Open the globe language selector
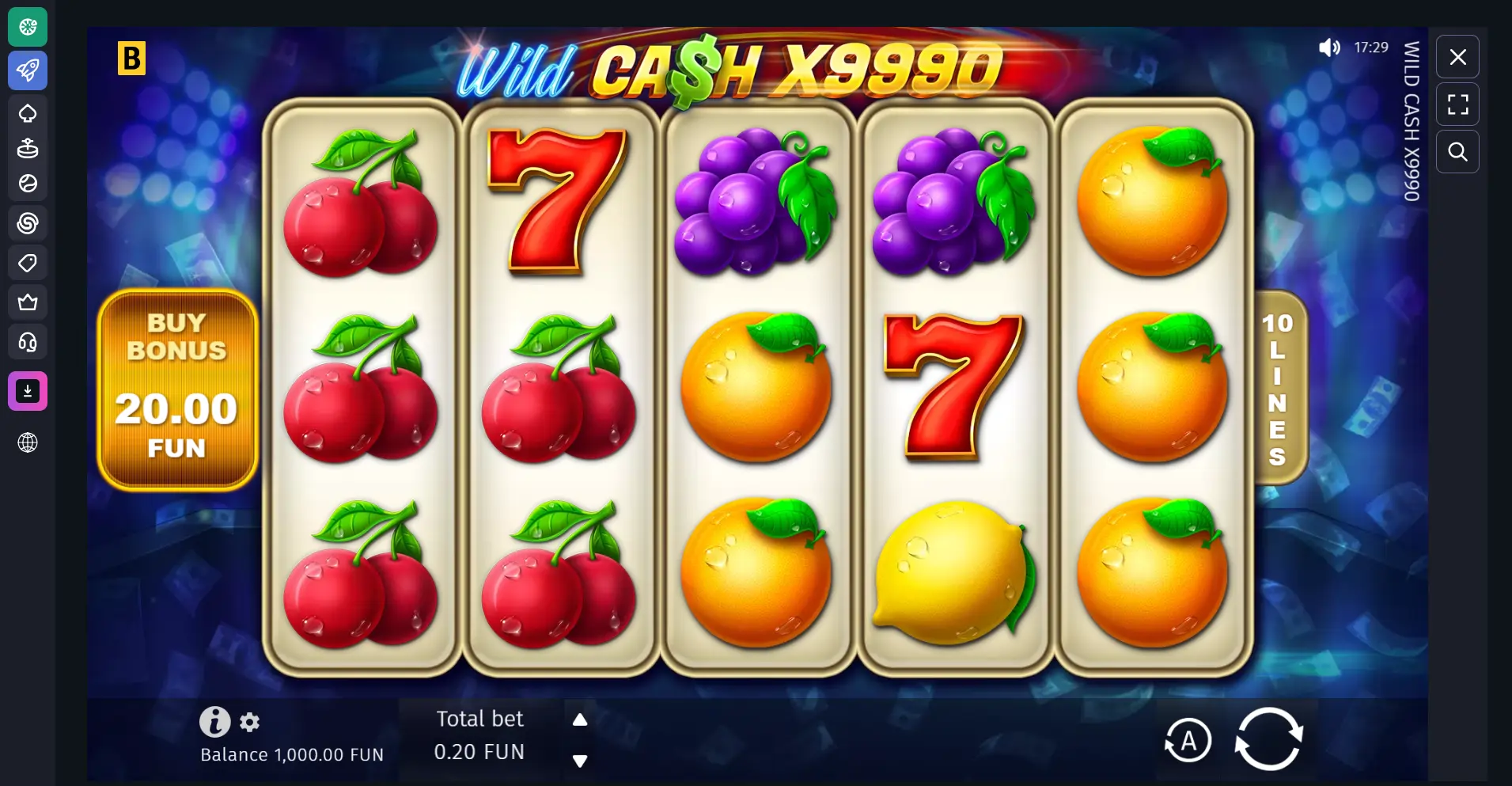Image resolution: width=1512 pixels, height=786 pixels. pyautogui.click(x=28, y=442)
